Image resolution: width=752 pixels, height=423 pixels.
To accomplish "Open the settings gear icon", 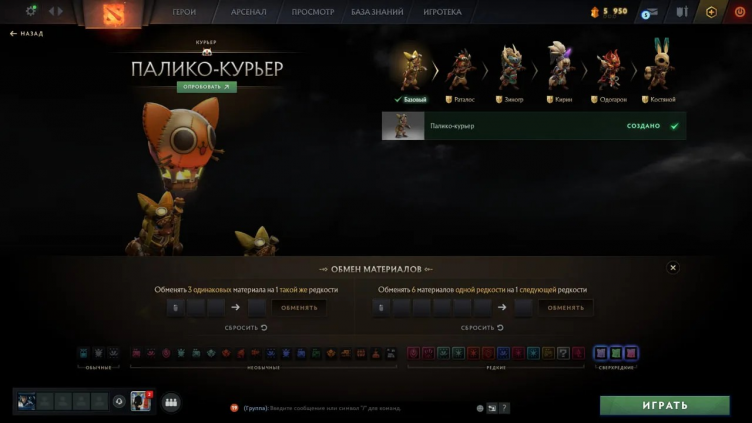I will tap(31, 11).
